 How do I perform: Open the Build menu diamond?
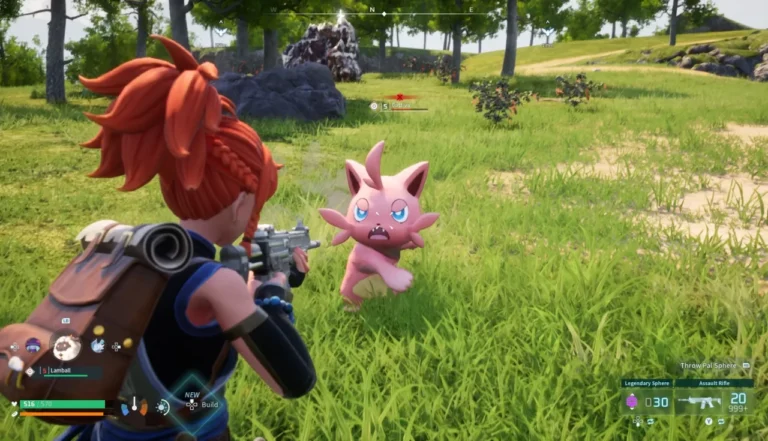click(192, 405)
